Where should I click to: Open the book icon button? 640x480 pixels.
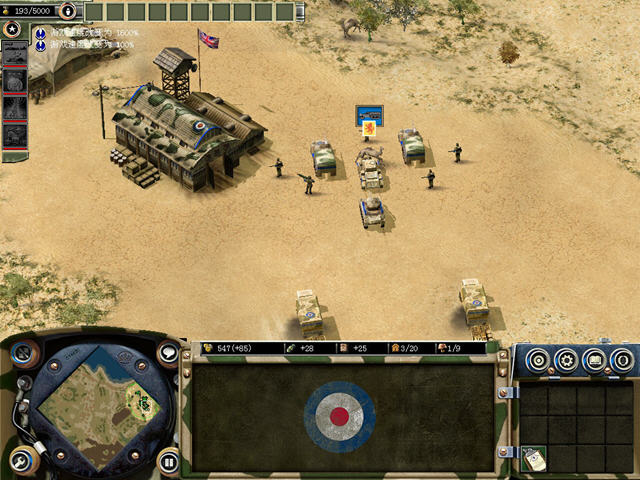click(x=595, y=360)
